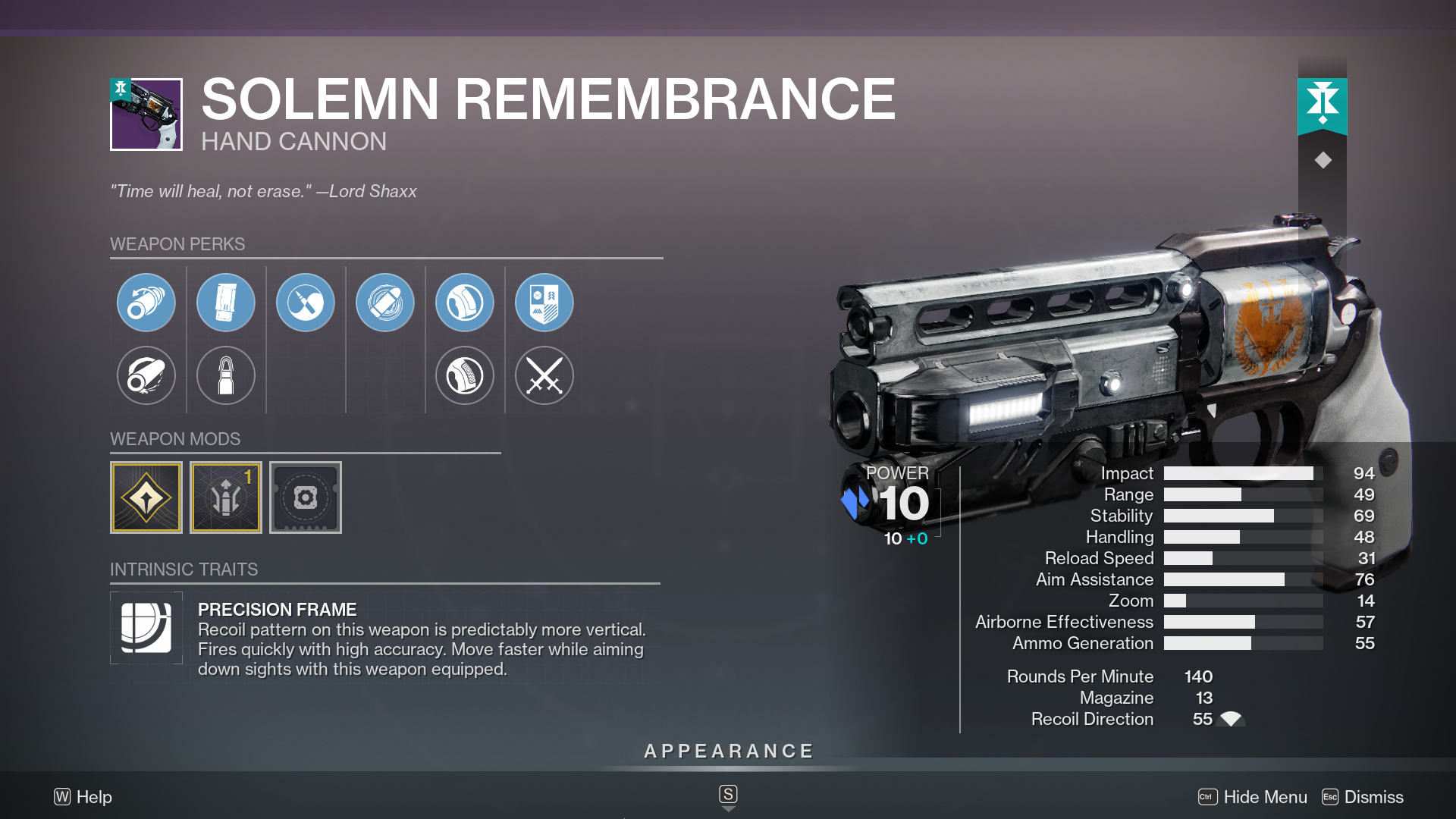
Task: Pick the alternate bullet magazine perk
Action: coord(226,375)
